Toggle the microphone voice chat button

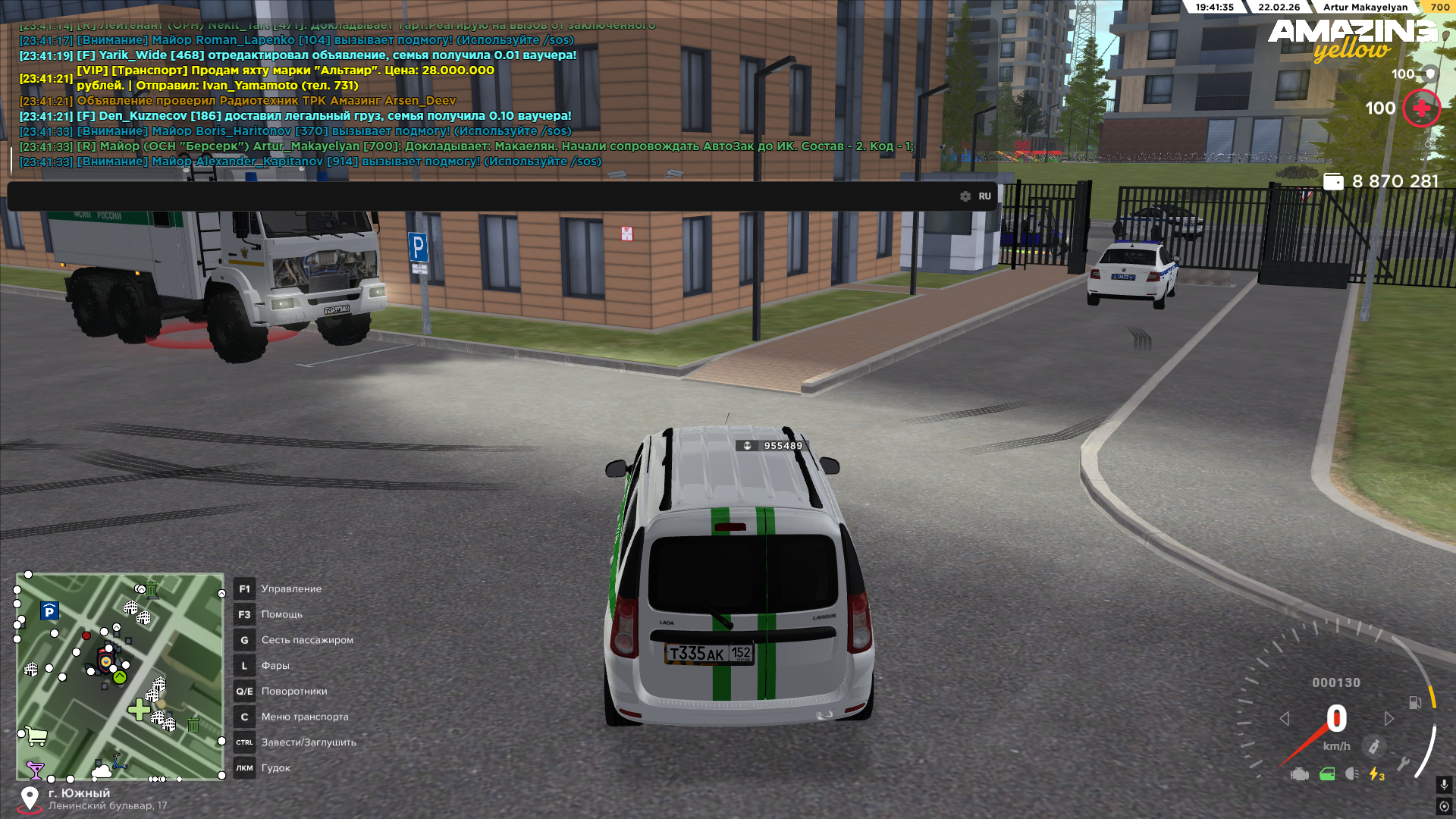1444,785
